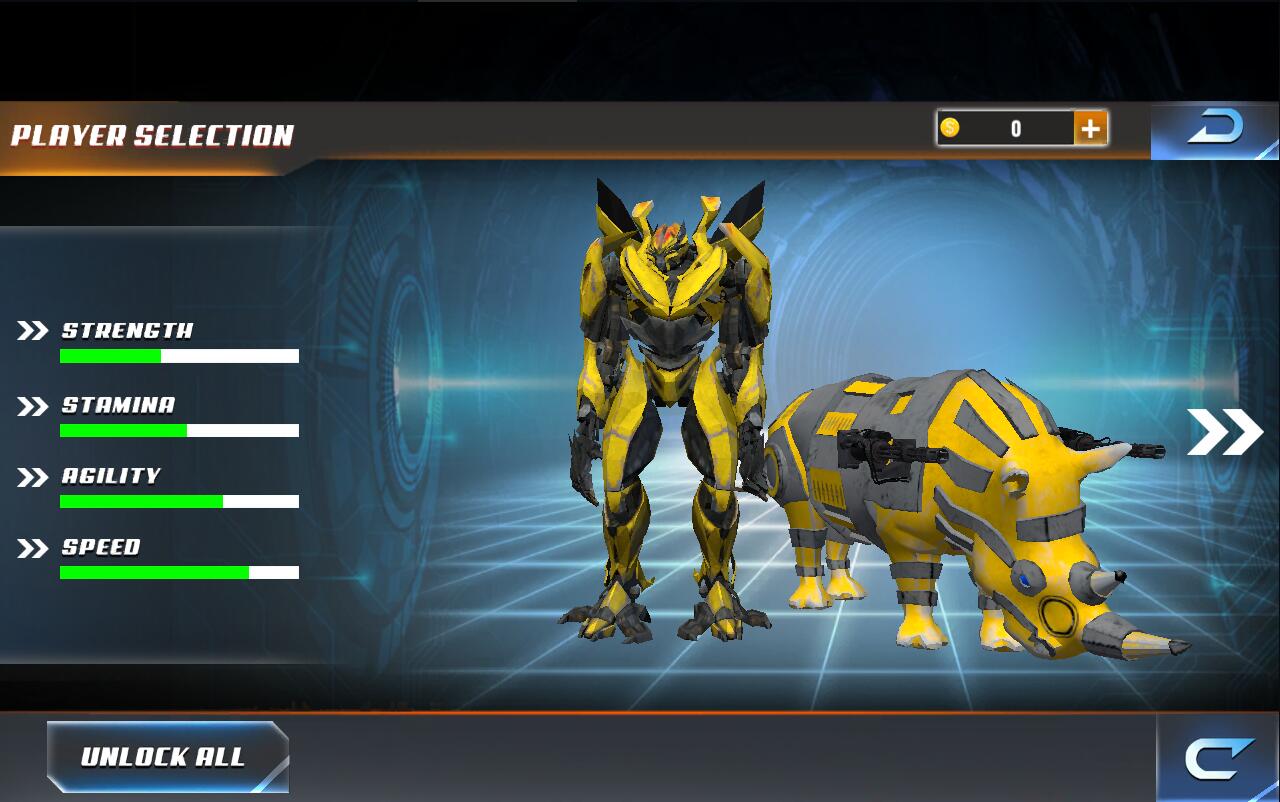Confirm selection with the bottom-right arrow button
The image size is (1280, 802).
[1218, 759]
